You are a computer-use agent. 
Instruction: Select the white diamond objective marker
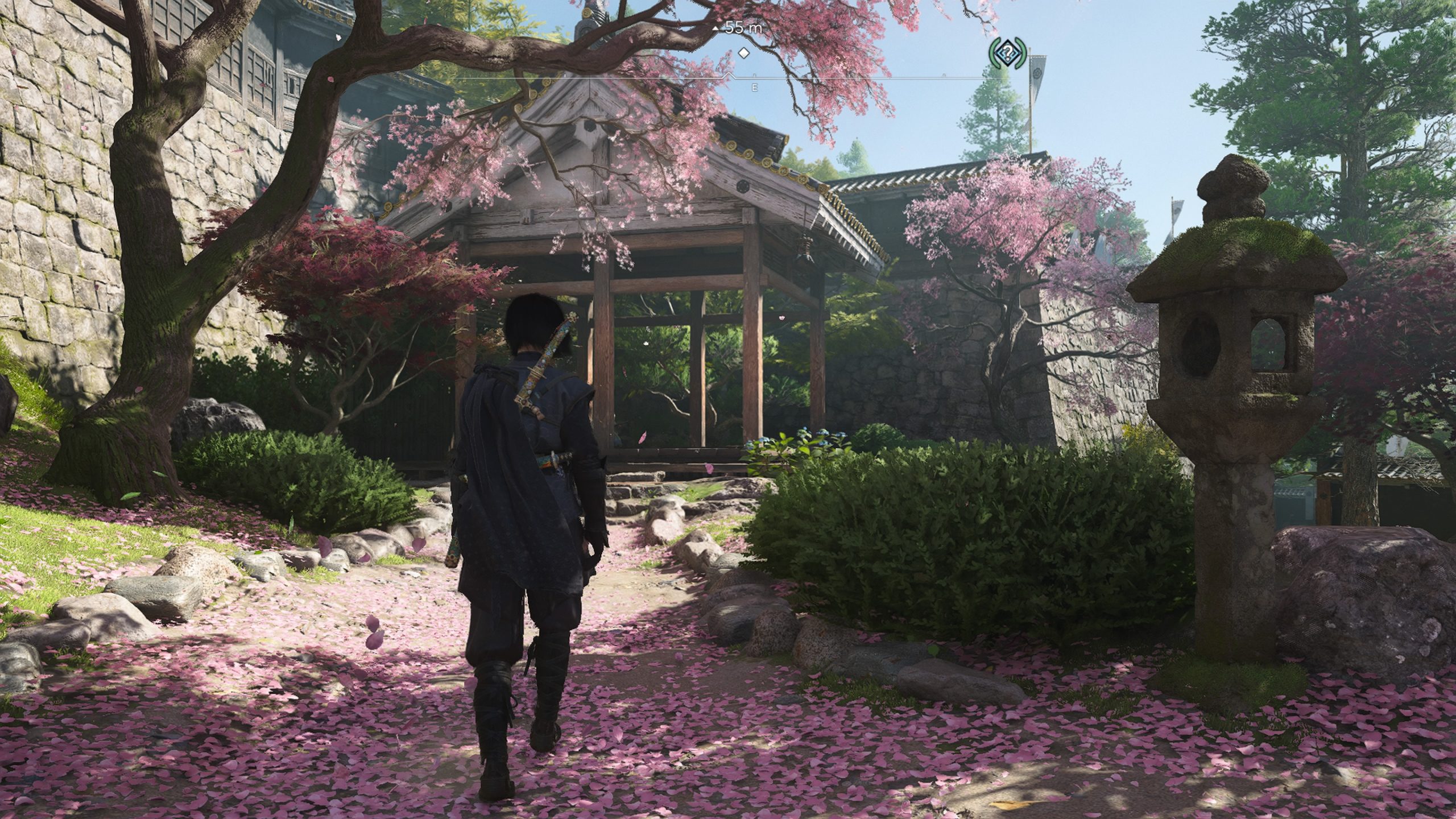(743, 53)
